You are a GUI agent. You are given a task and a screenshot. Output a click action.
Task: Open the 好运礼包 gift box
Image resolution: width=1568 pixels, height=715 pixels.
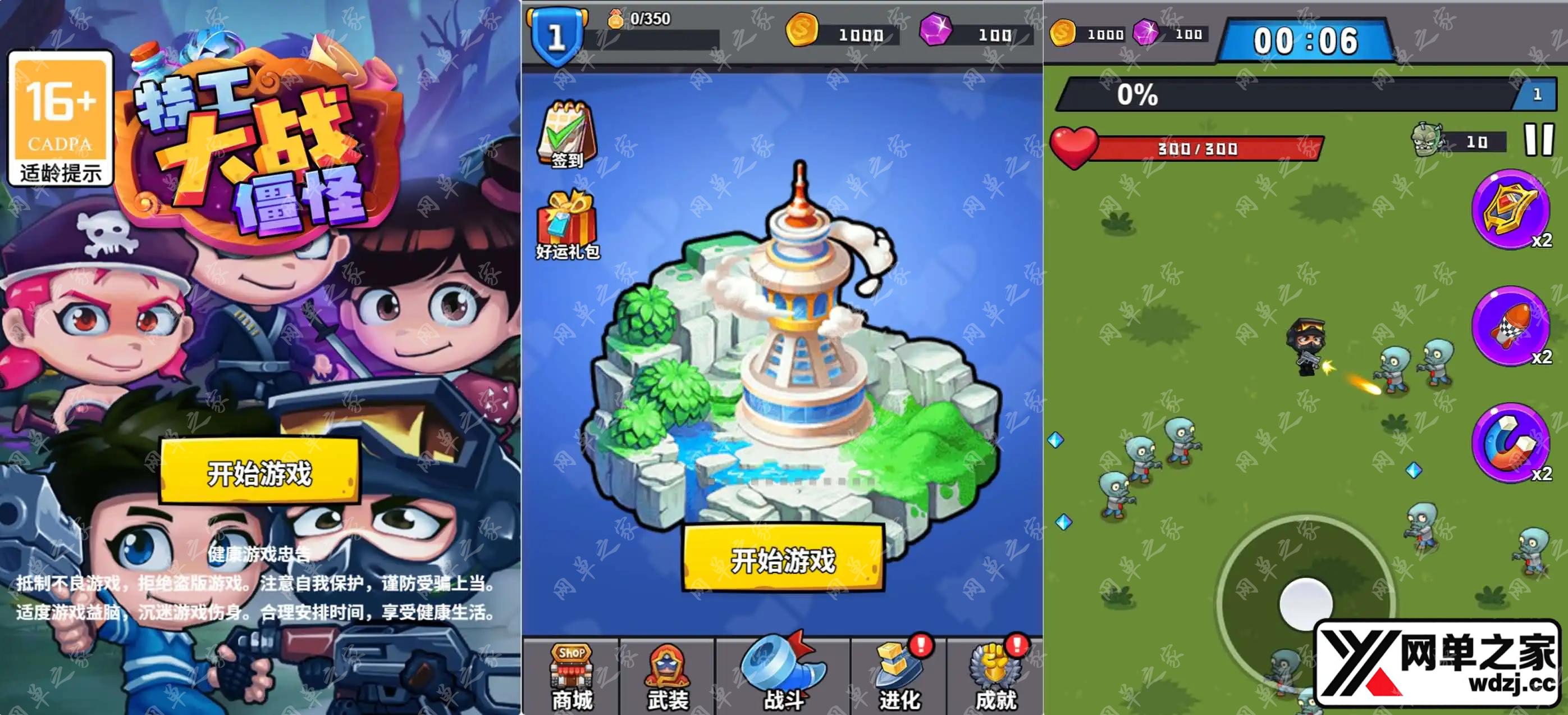click(x=568, y=225)
